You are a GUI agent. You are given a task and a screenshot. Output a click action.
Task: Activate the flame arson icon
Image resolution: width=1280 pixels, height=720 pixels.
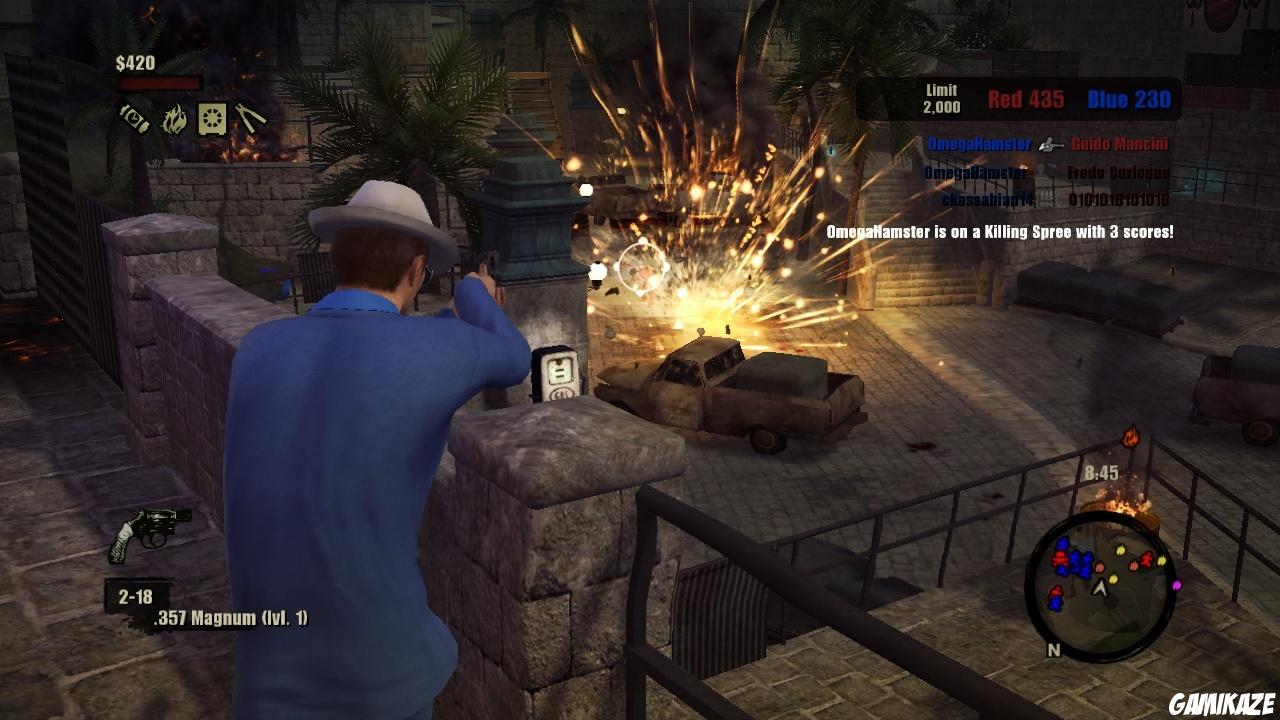[x=174, y=119]
